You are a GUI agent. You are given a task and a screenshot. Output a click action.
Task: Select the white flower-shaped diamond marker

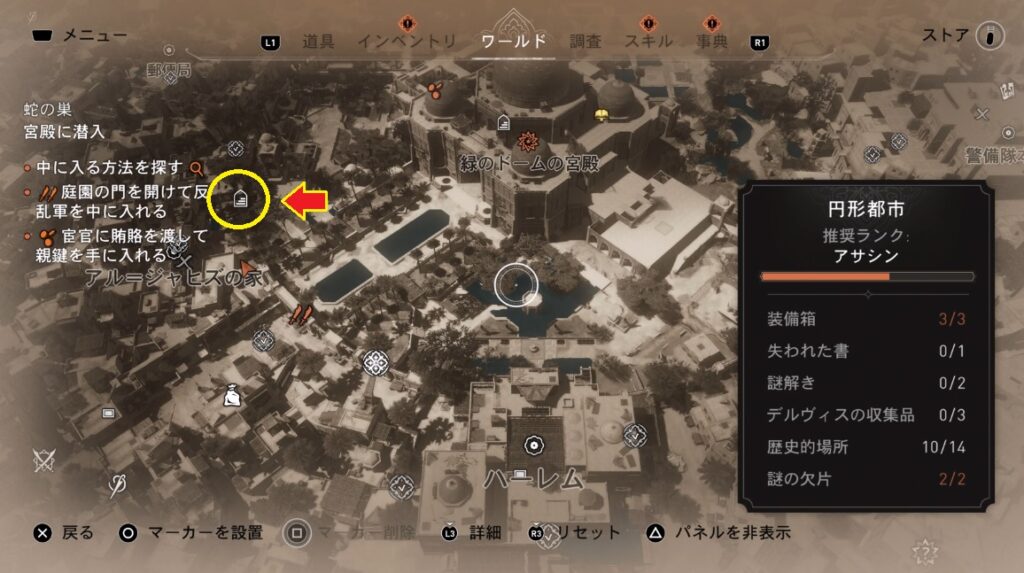tap(376, 360)
